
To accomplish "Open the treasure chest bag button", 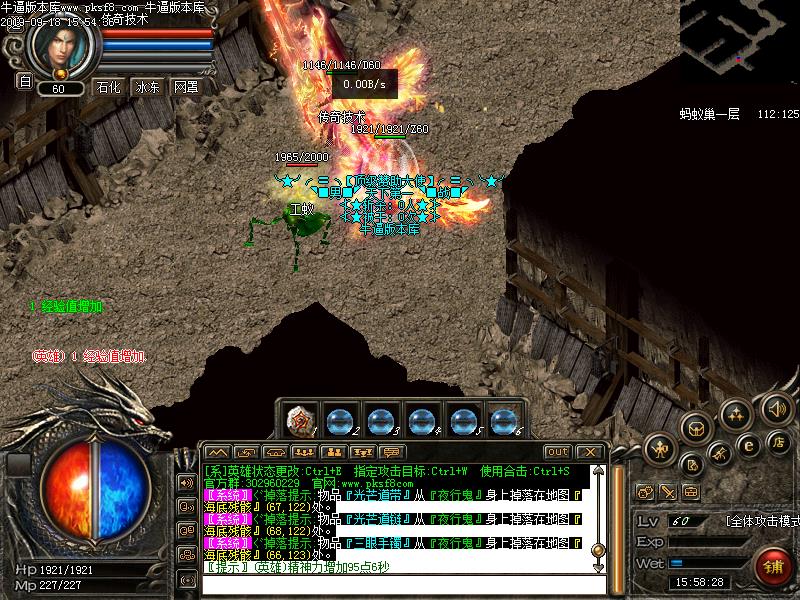I will (697, 428).
